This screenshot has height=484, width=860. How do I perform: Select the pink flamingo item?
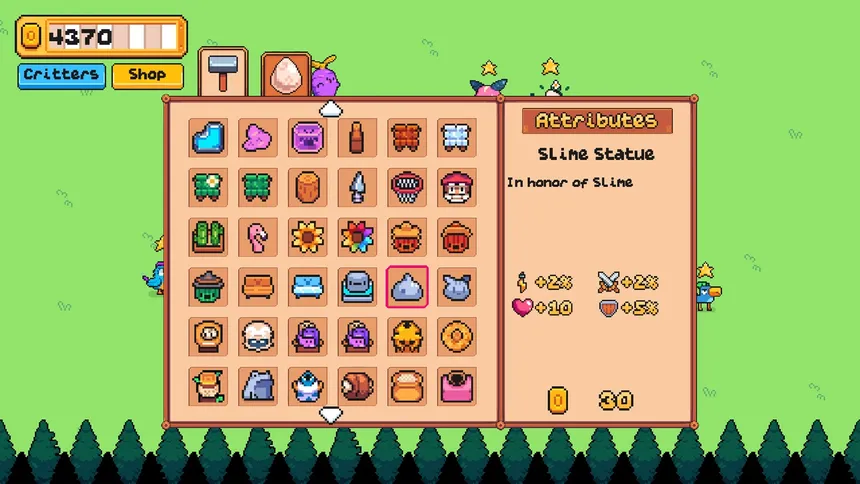pos(258,237)
